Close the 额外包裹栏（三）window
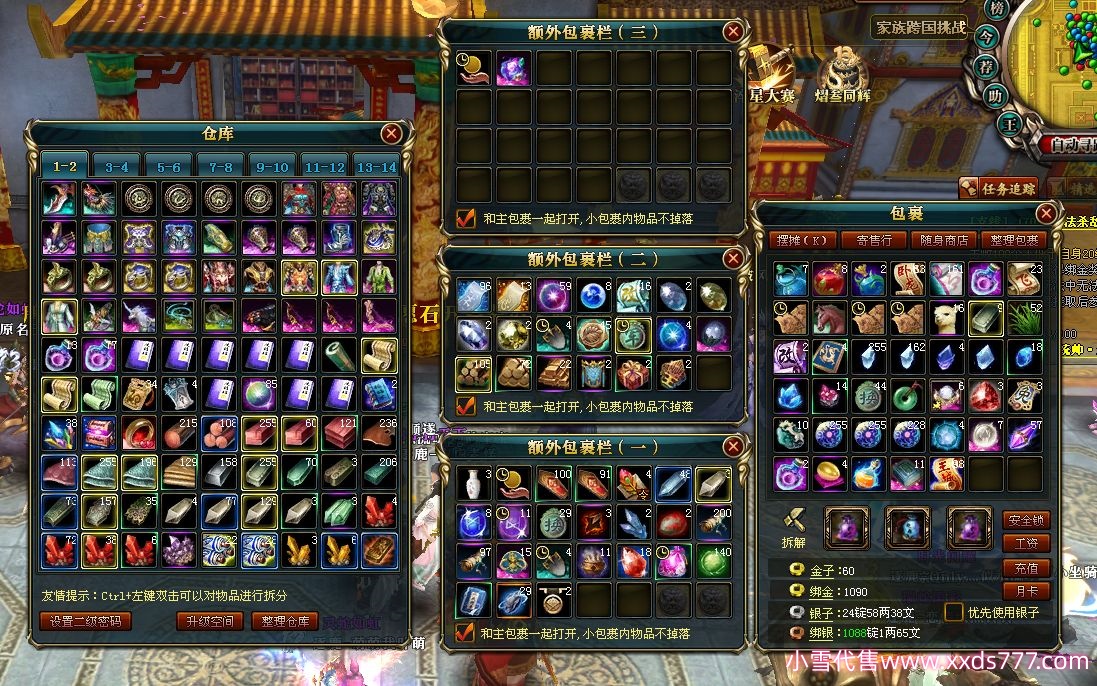 (x=733, y=31)
